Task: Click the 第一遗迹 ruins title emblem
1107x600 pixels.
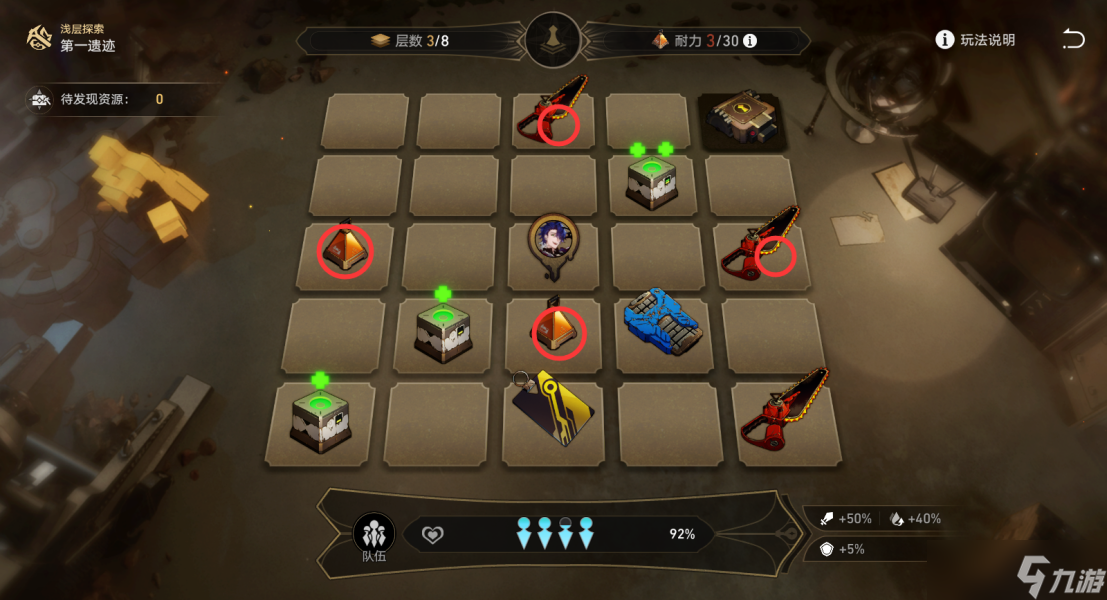Action: click(40, 39)
